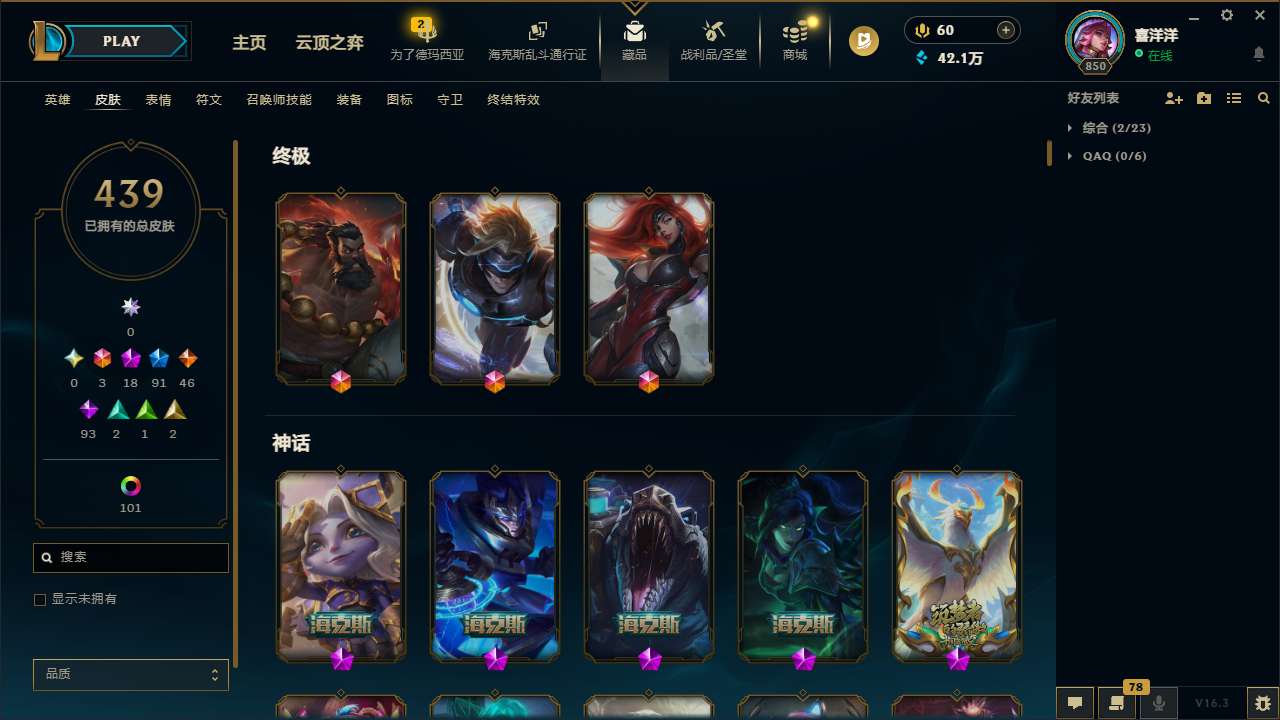This screenshot has height=720, width=1280.
Task: Click the notification bell below the profile
Action: coord(1260,53)
